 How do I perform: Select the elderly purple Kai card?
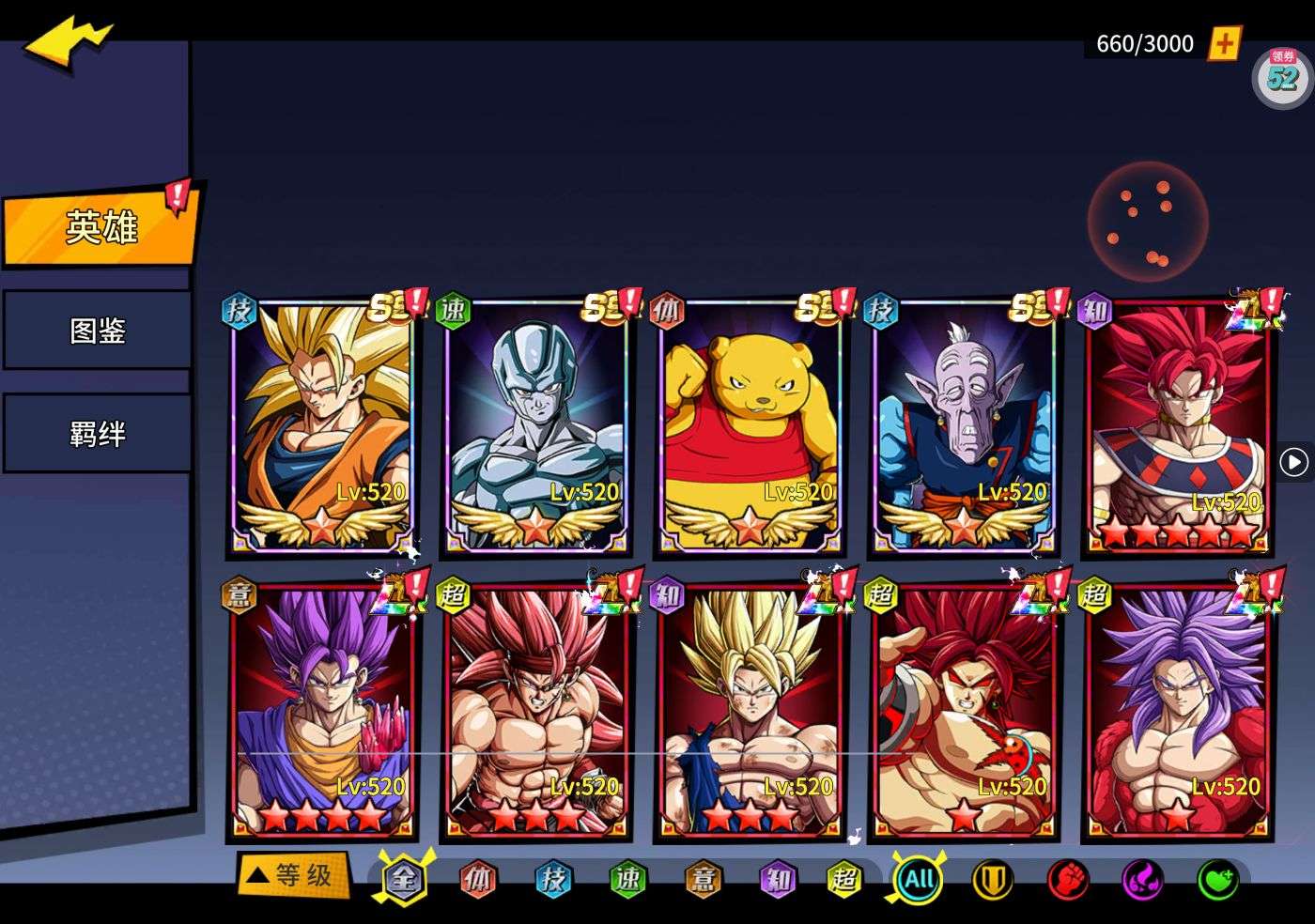click(x=963, y=425)
